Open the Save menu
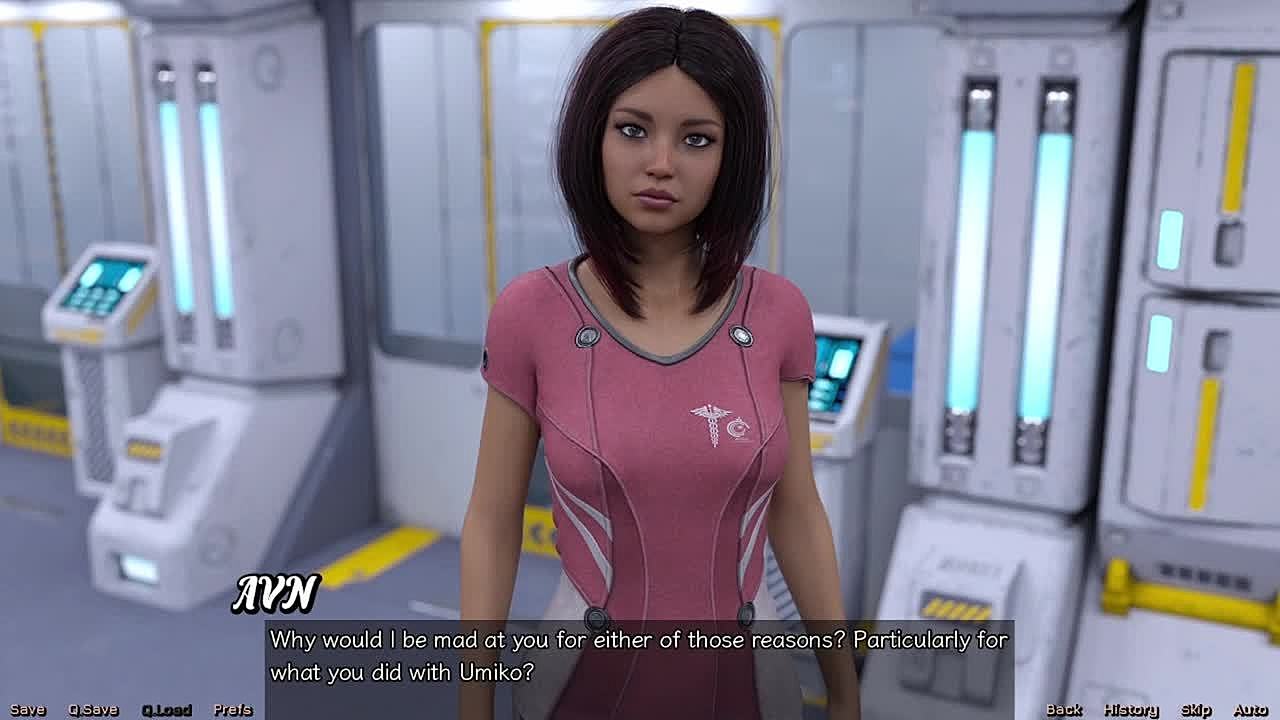Viewport: 1280px width, 720px height. 28,710
